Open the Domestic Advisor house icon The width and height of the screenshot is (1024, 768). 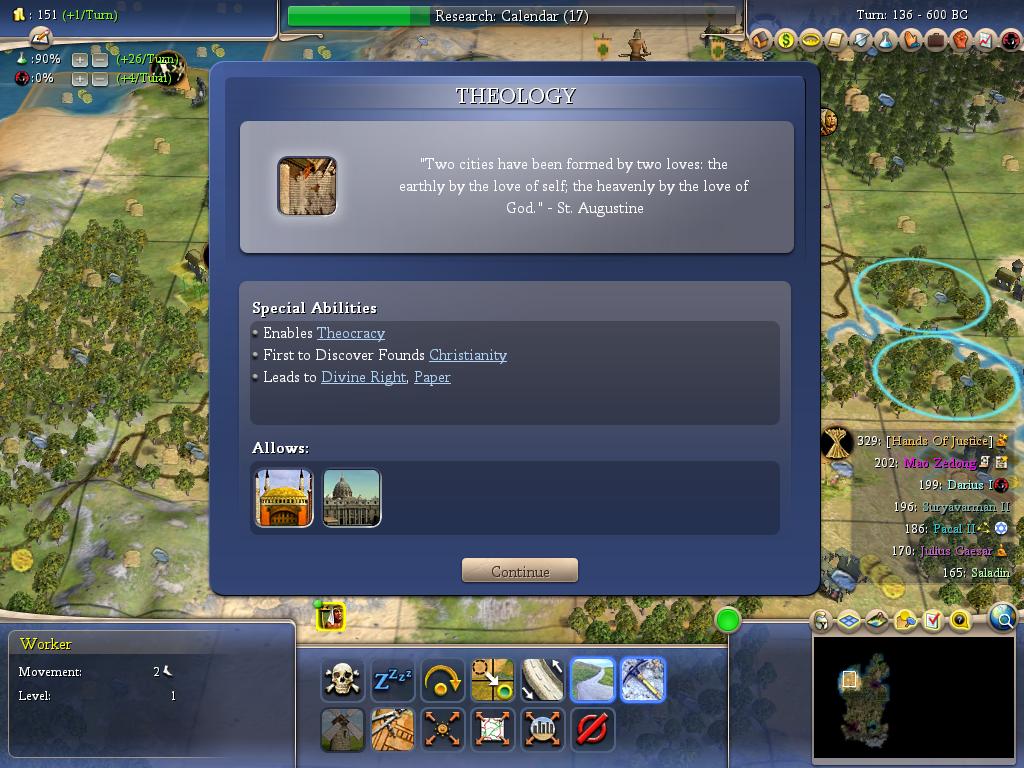(761, 40)
